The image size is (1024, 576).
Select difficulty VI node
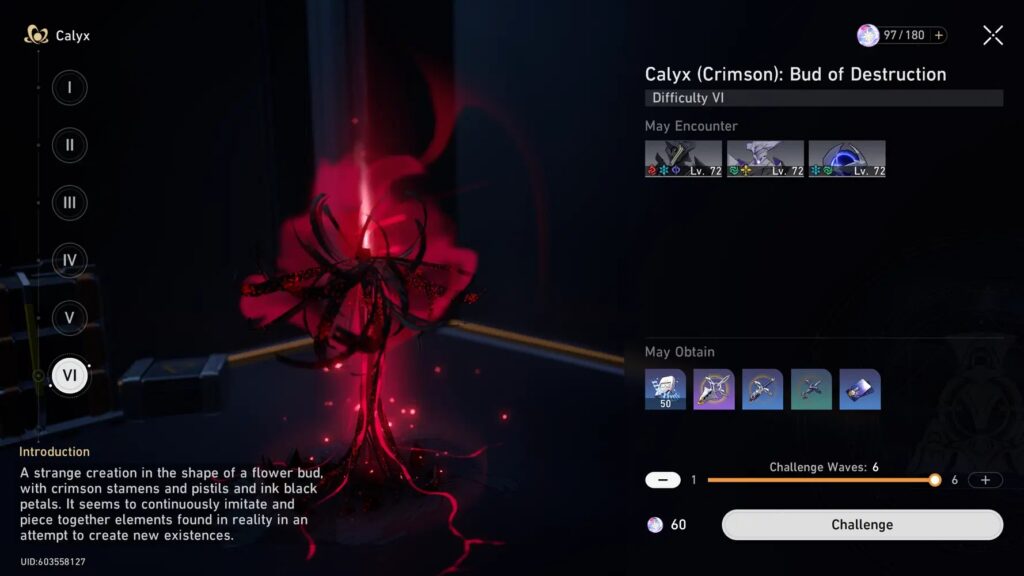click(69, 376)
